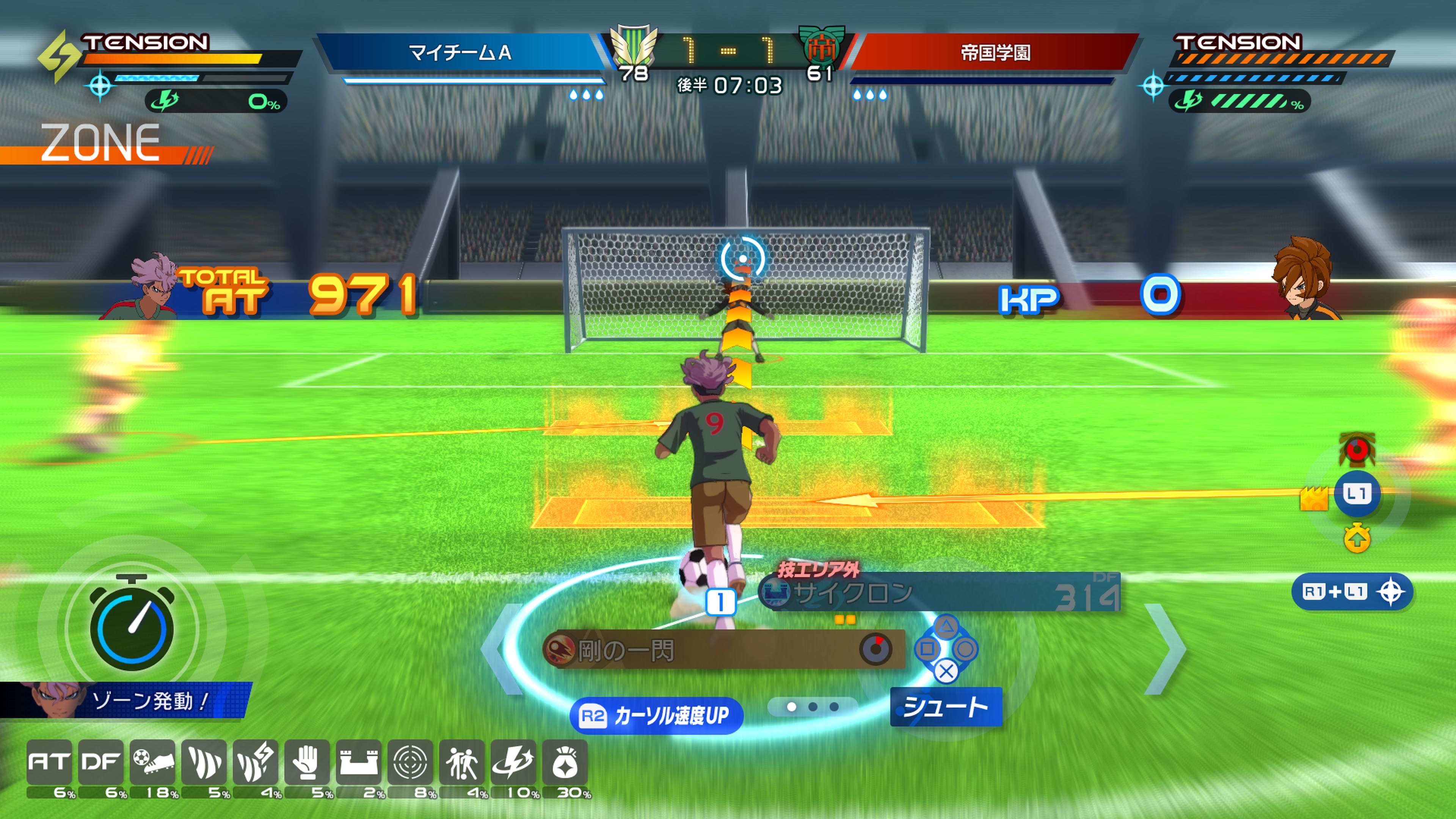Select the two players tackling icon
Image resolution: width=1456 pixels, height=819 pixels.
461,763
